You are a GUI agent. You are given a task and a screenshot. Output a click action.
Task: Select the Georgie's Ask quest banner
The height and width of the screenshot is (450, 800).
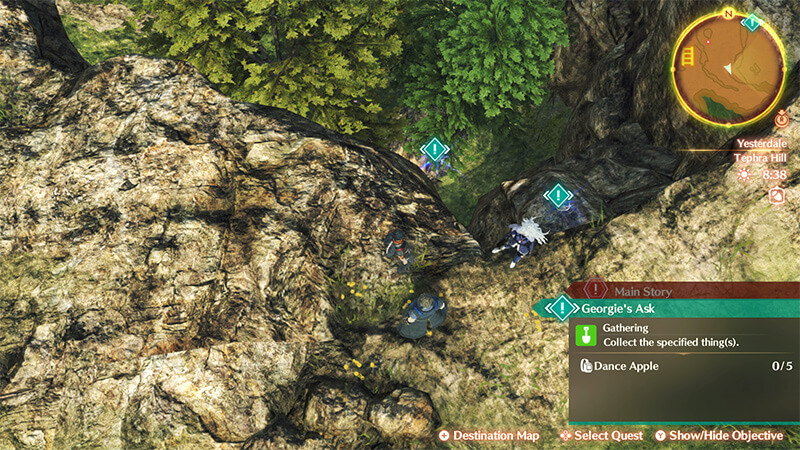point(640,309)
